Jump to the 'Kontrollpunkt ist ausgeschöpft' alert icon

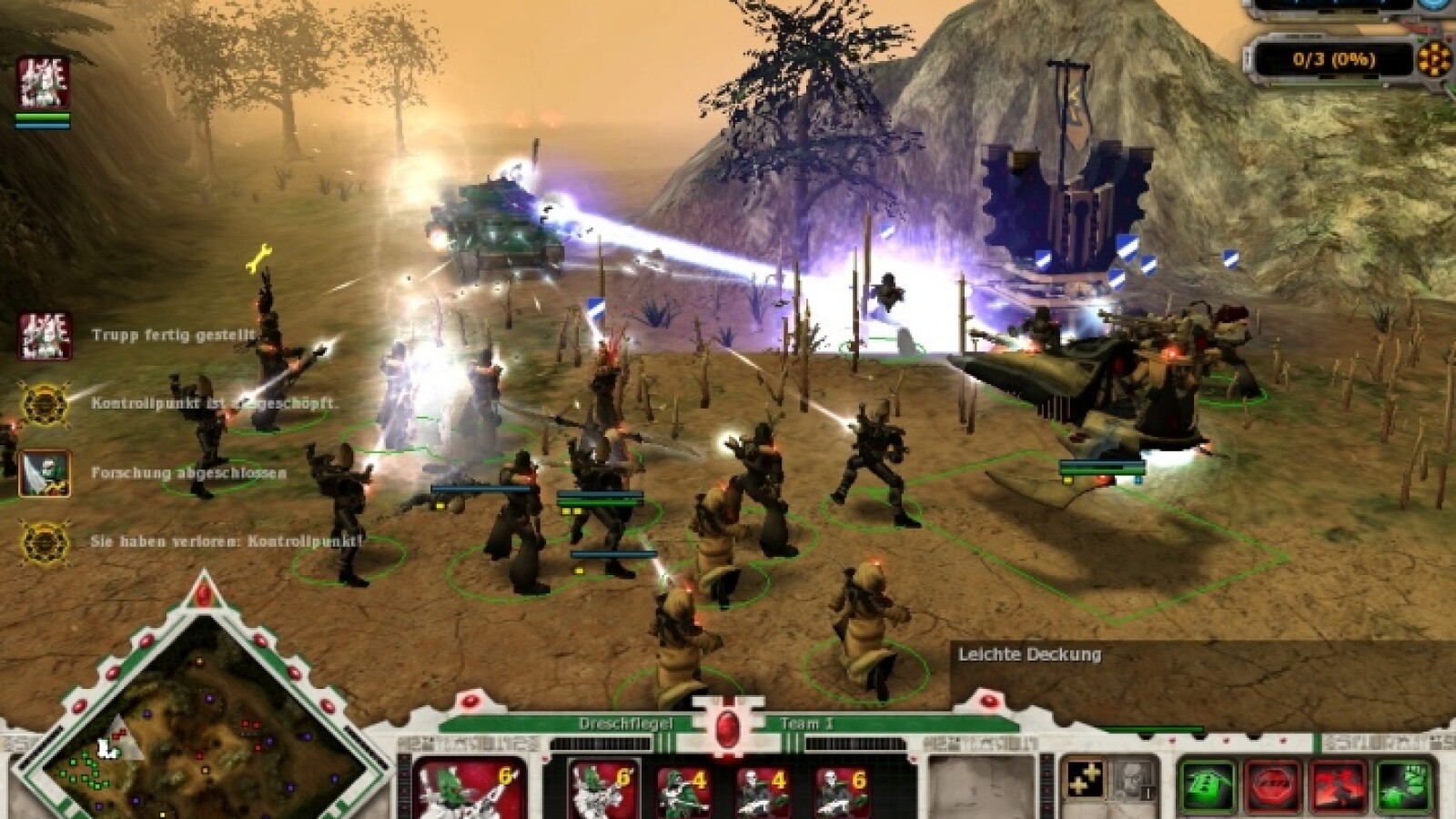pyautogui.click(x=45, y=404)
